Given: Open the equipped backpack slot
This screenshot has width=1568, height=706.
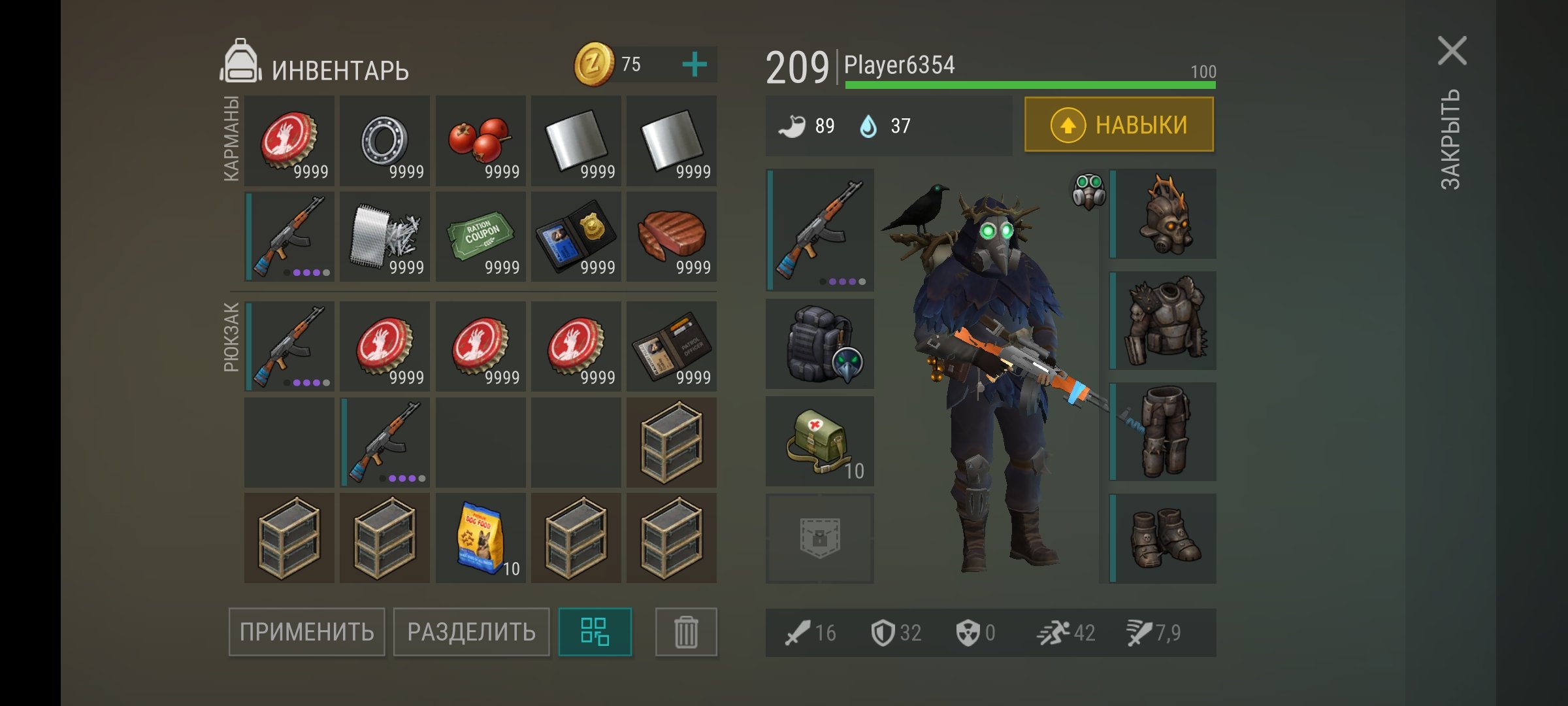Looking at the screenshot, I should point(820,345).
